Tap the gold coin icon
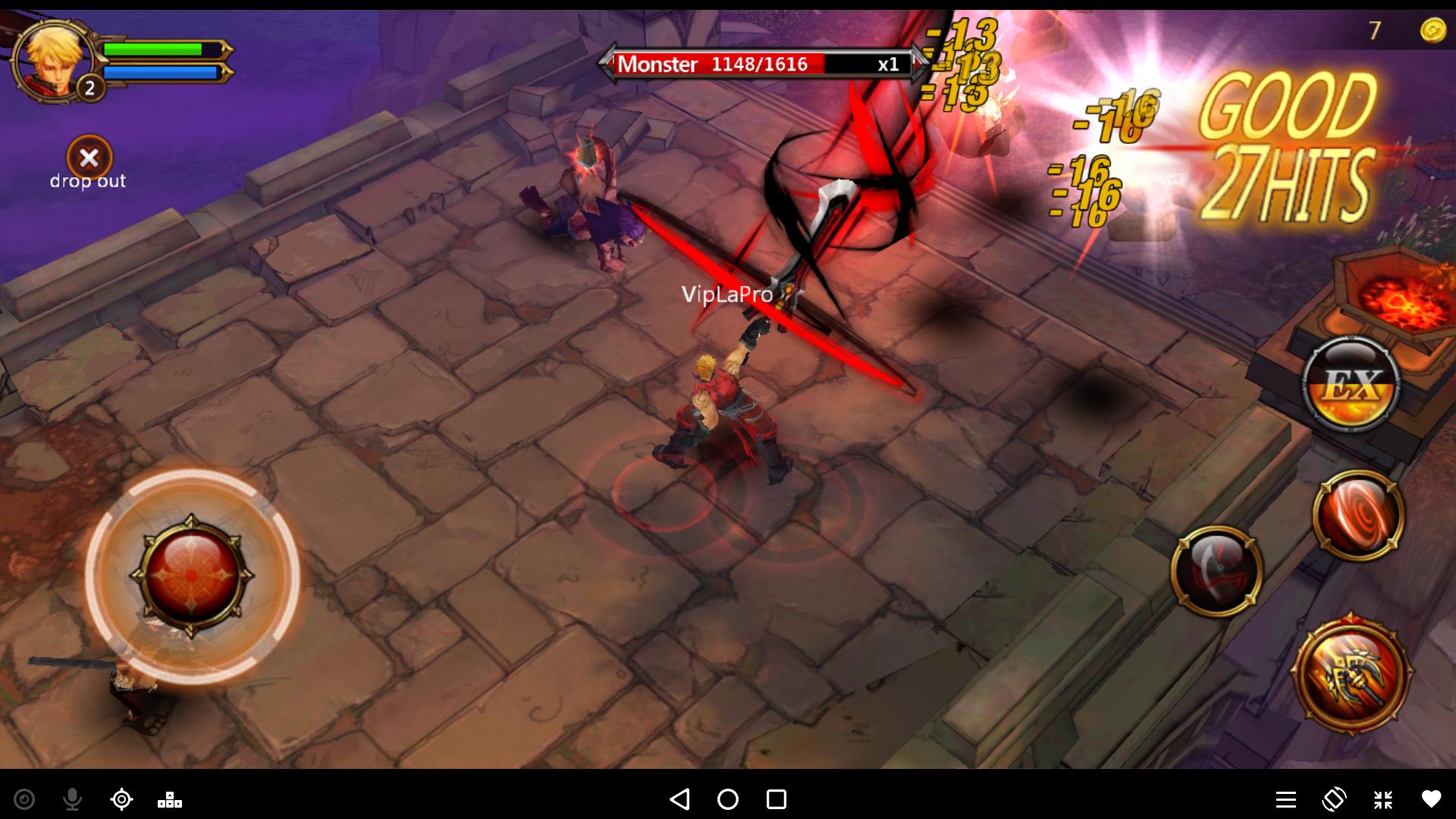 coord(1432,30)
